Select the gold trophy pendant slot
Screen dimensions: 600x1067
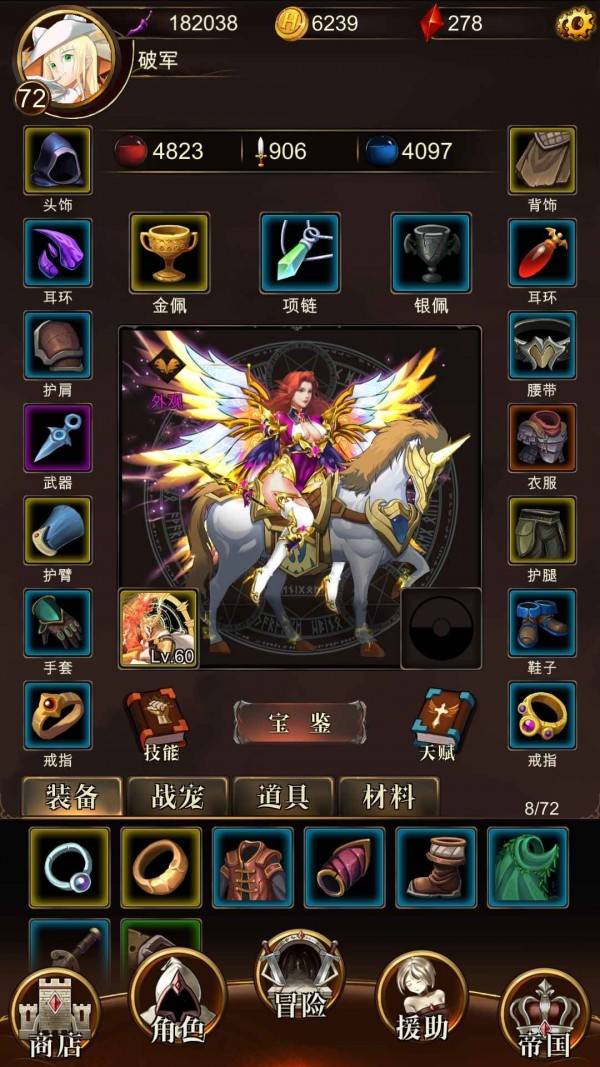point(169,253)
